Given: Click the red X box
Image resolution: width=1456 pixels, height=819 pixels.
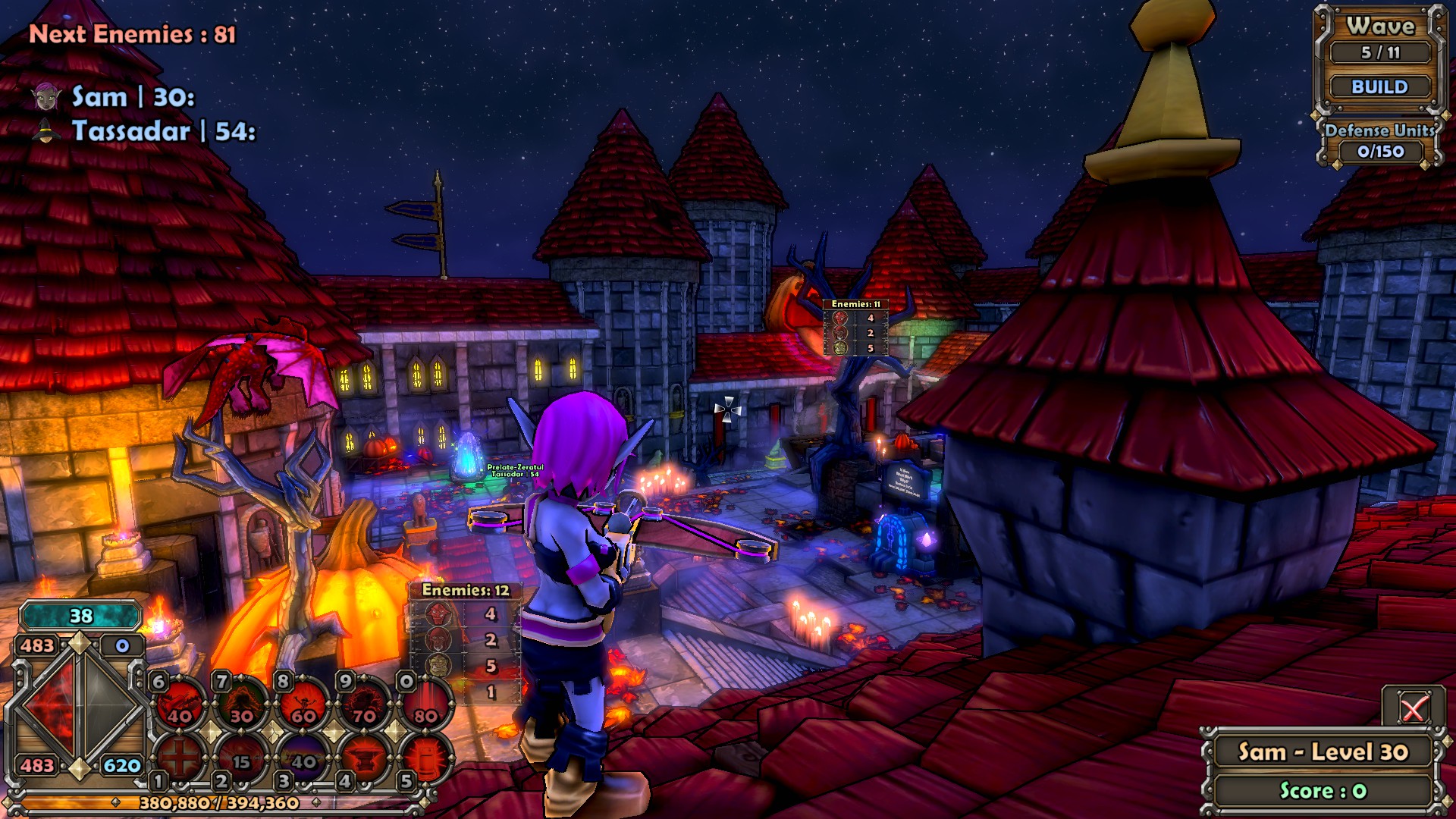Looking at the screenshot, I should coord(1413,709).
